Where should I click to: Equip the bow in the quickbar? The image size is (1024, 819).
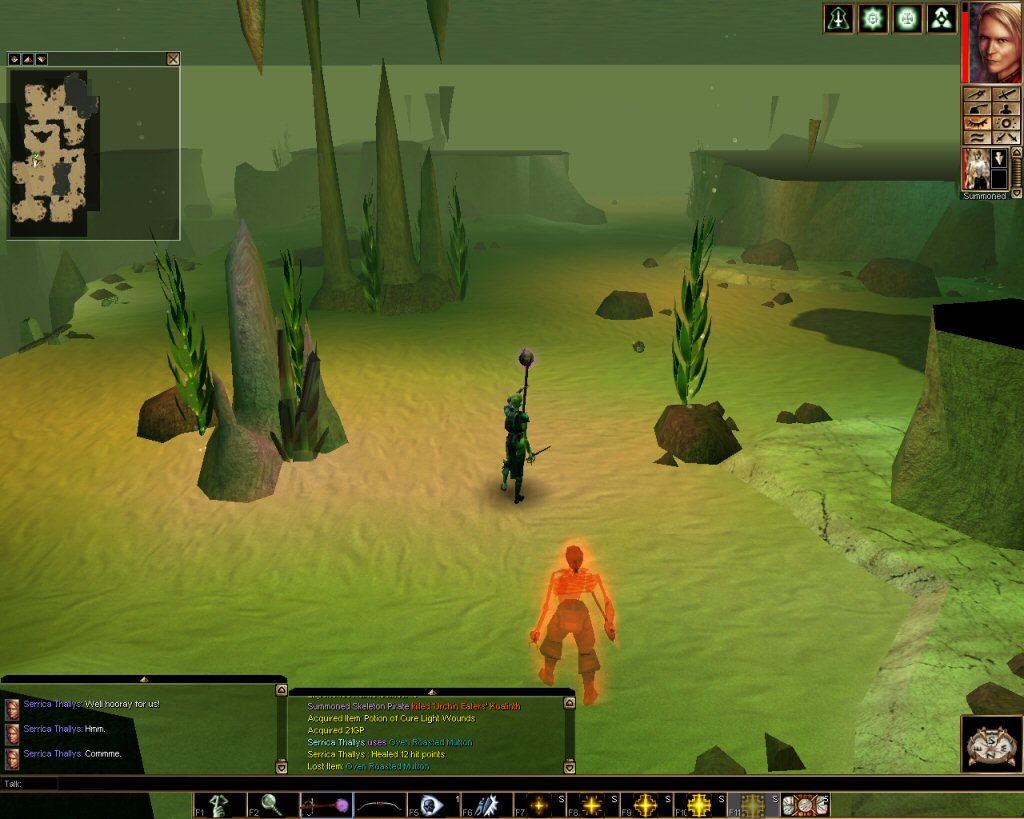coord(379,804)
